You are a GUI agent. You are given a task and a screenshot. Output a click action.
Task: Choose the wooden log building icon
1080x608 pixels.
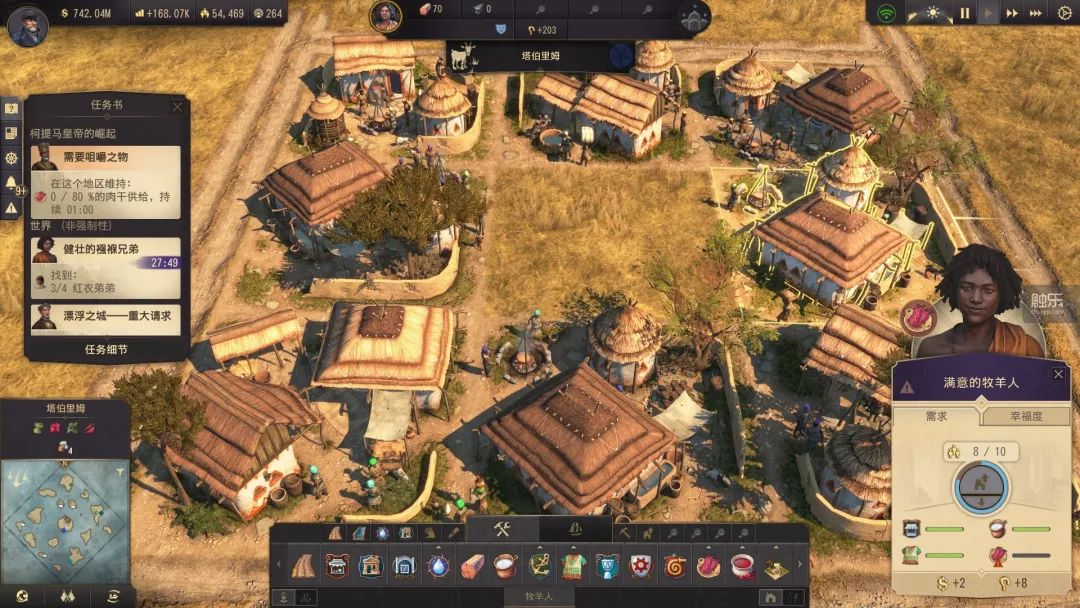pos(472,566)
